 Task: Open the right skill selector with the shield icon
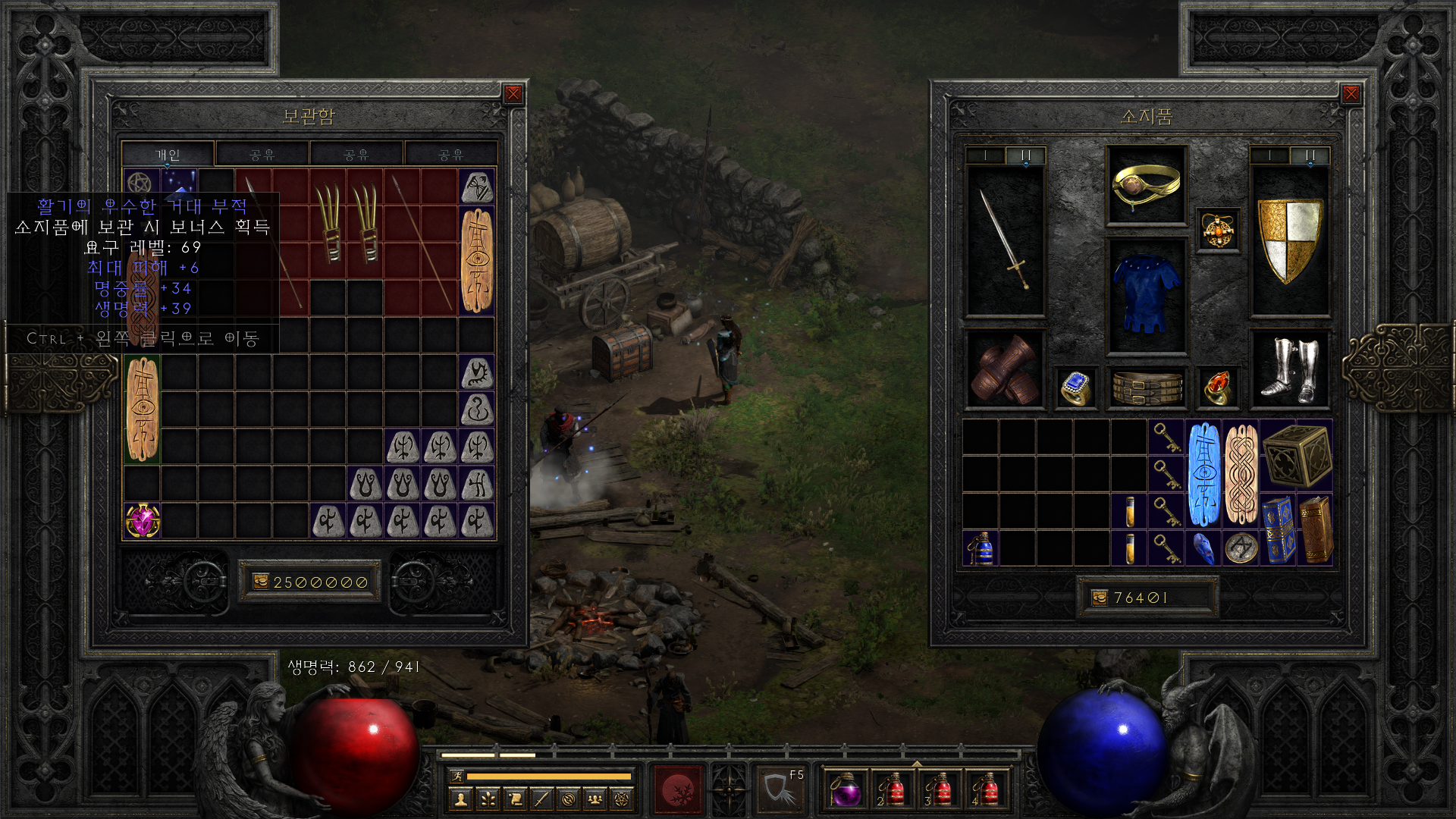coord(779,790)
